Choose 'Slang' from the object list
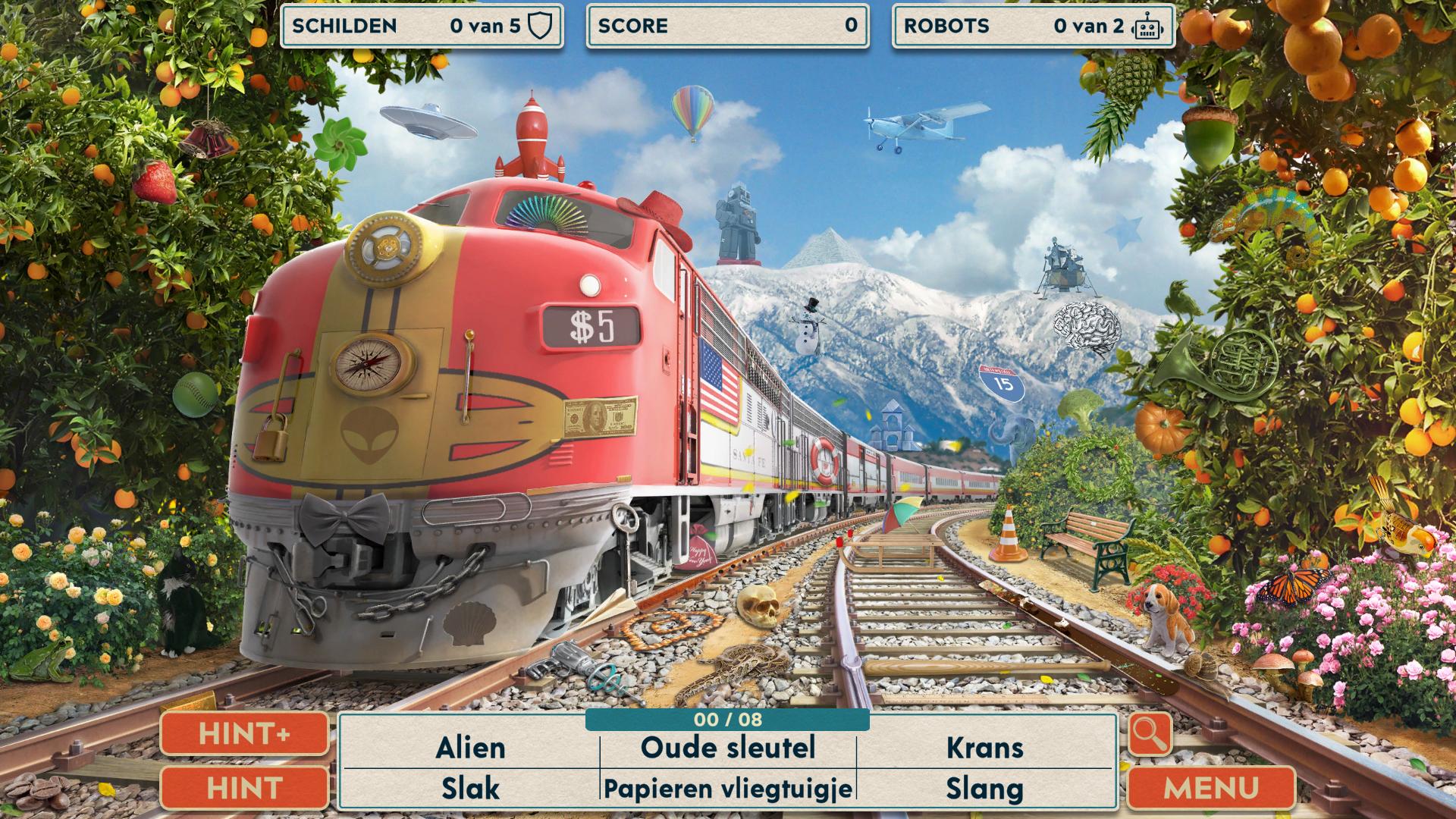Screen dimensions: 1456x819 (984, 789)
